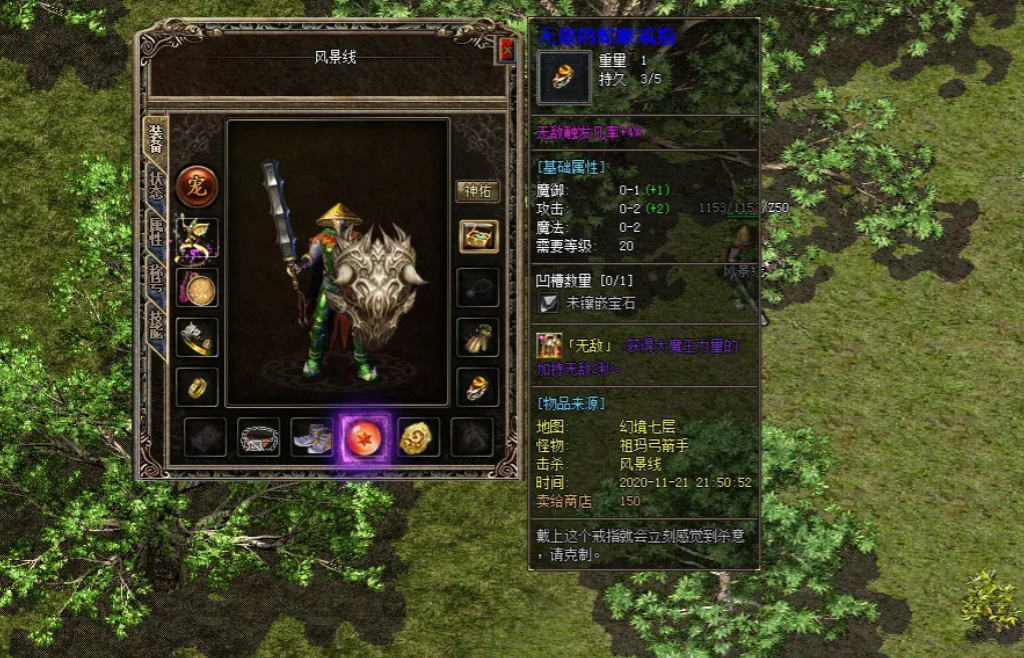Select the orange-gem ring slot
This screenshot has height=658, width=1024.
pyautogui.click(x=478, y=387)
